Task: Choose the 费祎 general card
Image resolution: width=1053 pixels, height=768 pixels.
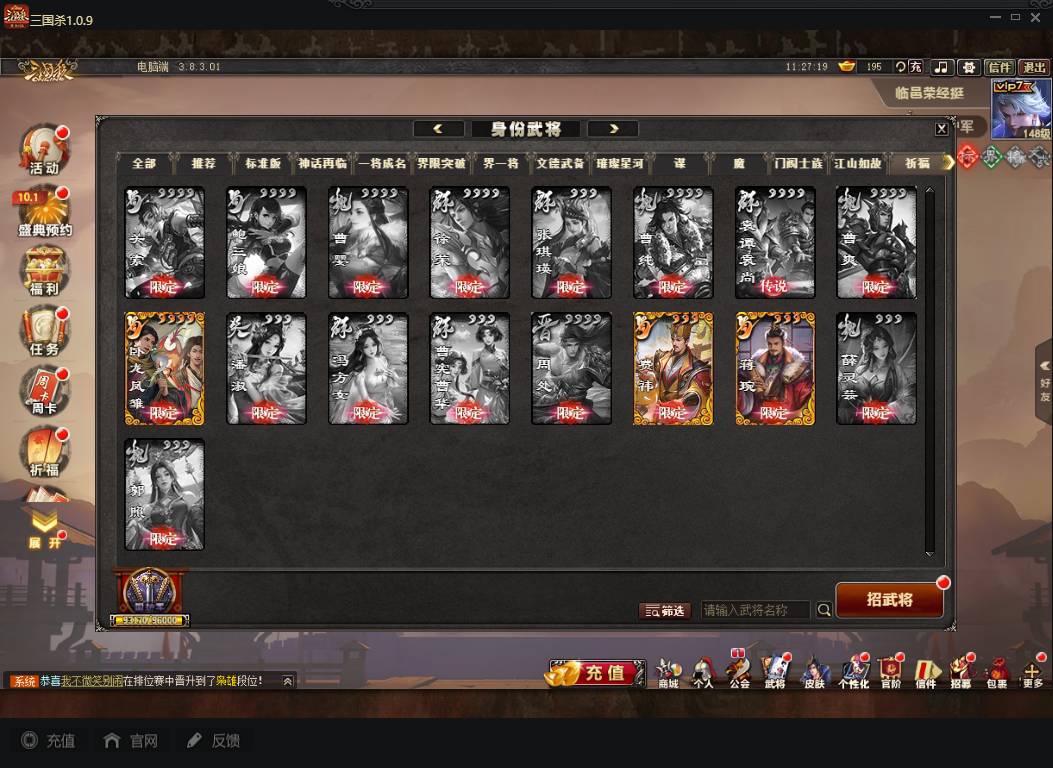Action: (673, 368)
